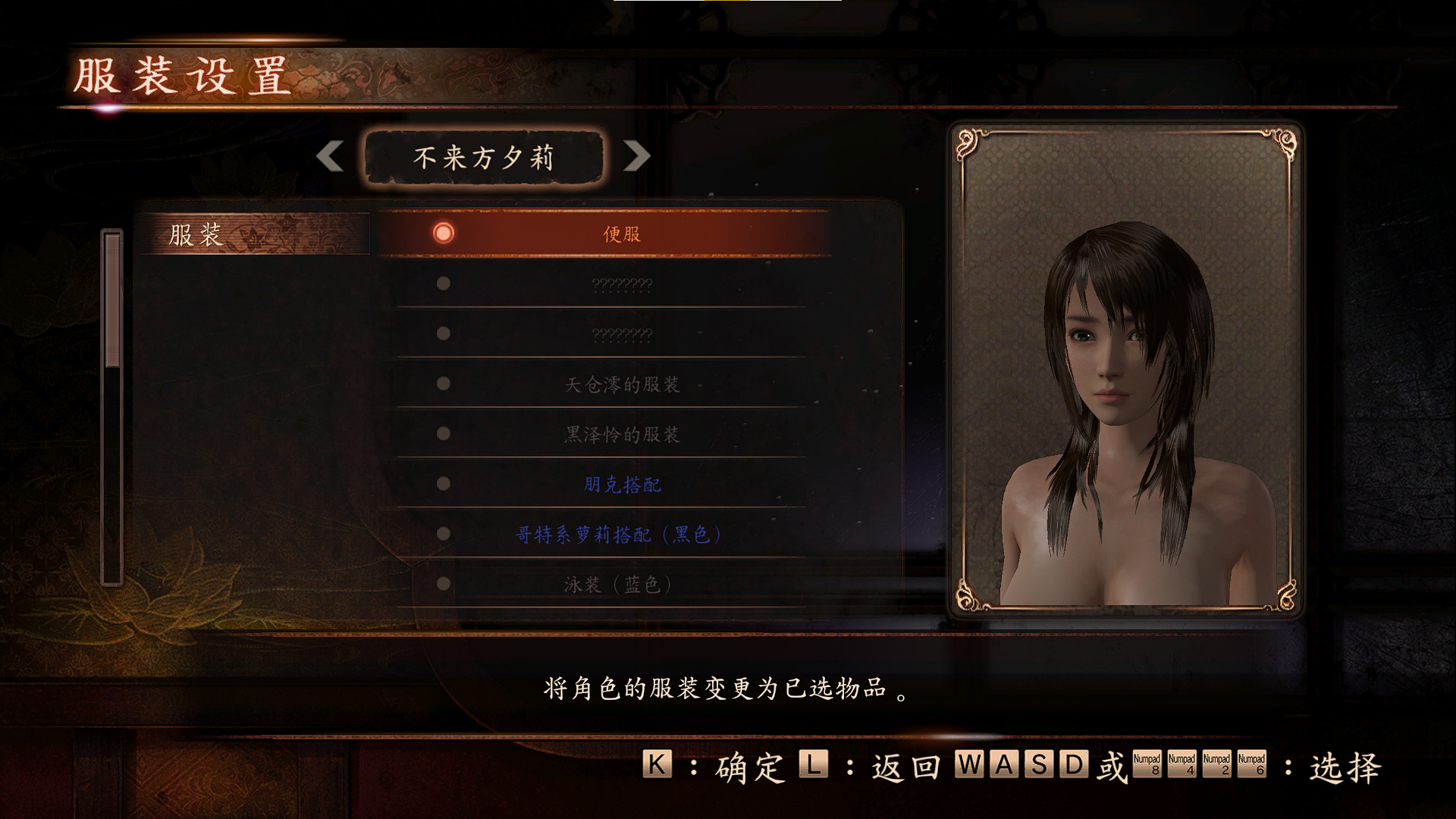This screenshot has width=1456, height=819.
Task: Select the 便服 radio button
Action: point(443,234)
